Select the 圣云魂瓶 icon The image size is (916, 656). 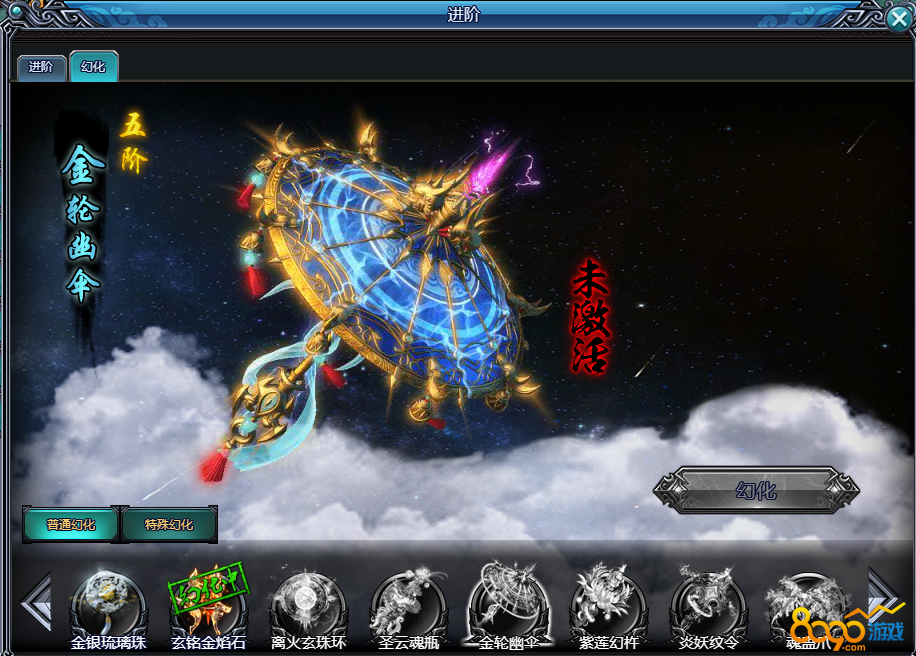[407, 602]
